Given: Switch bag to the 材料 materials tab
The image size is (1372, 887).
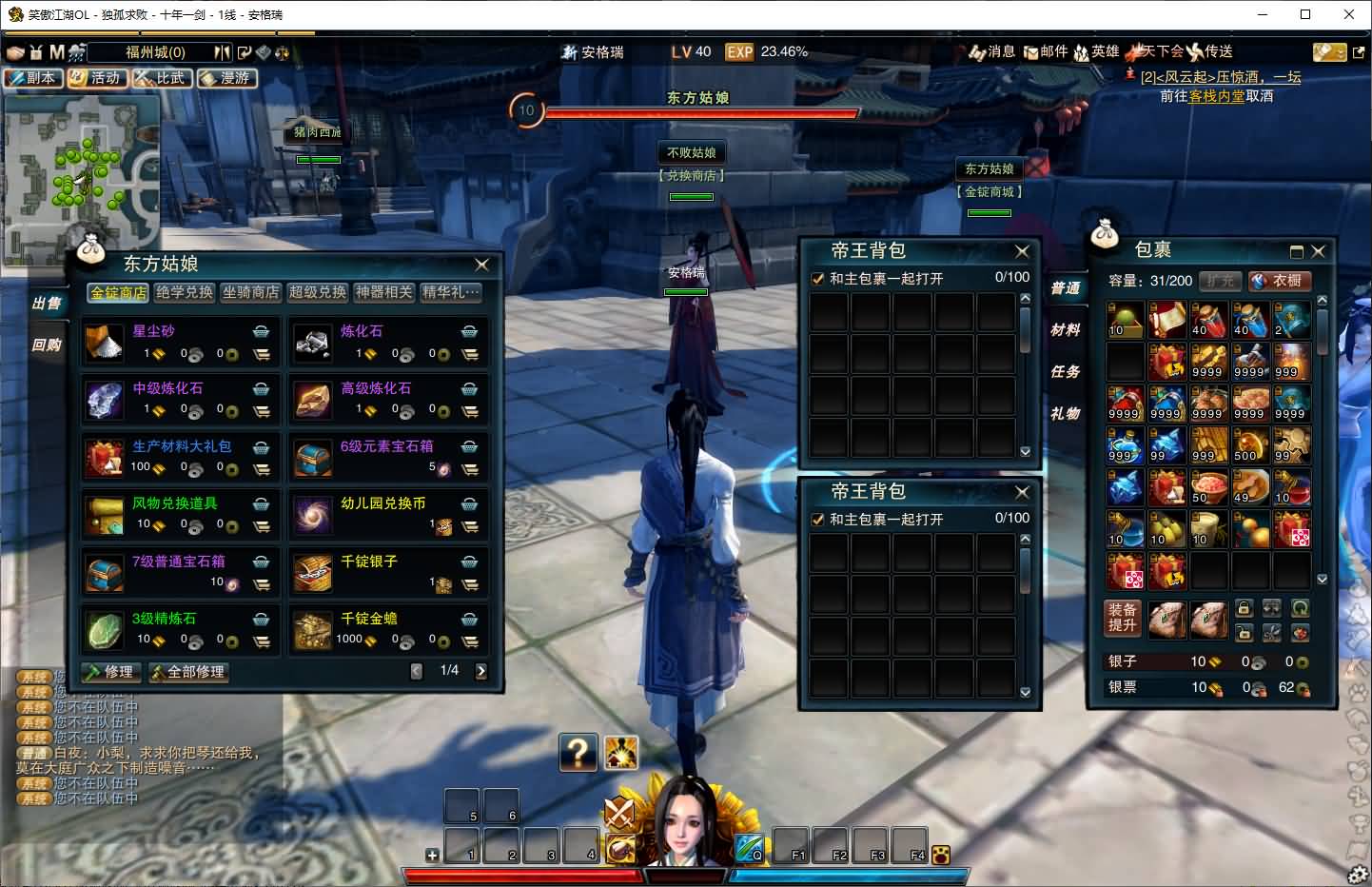Looking at the screenshot, I should (x=1066, y=329).
